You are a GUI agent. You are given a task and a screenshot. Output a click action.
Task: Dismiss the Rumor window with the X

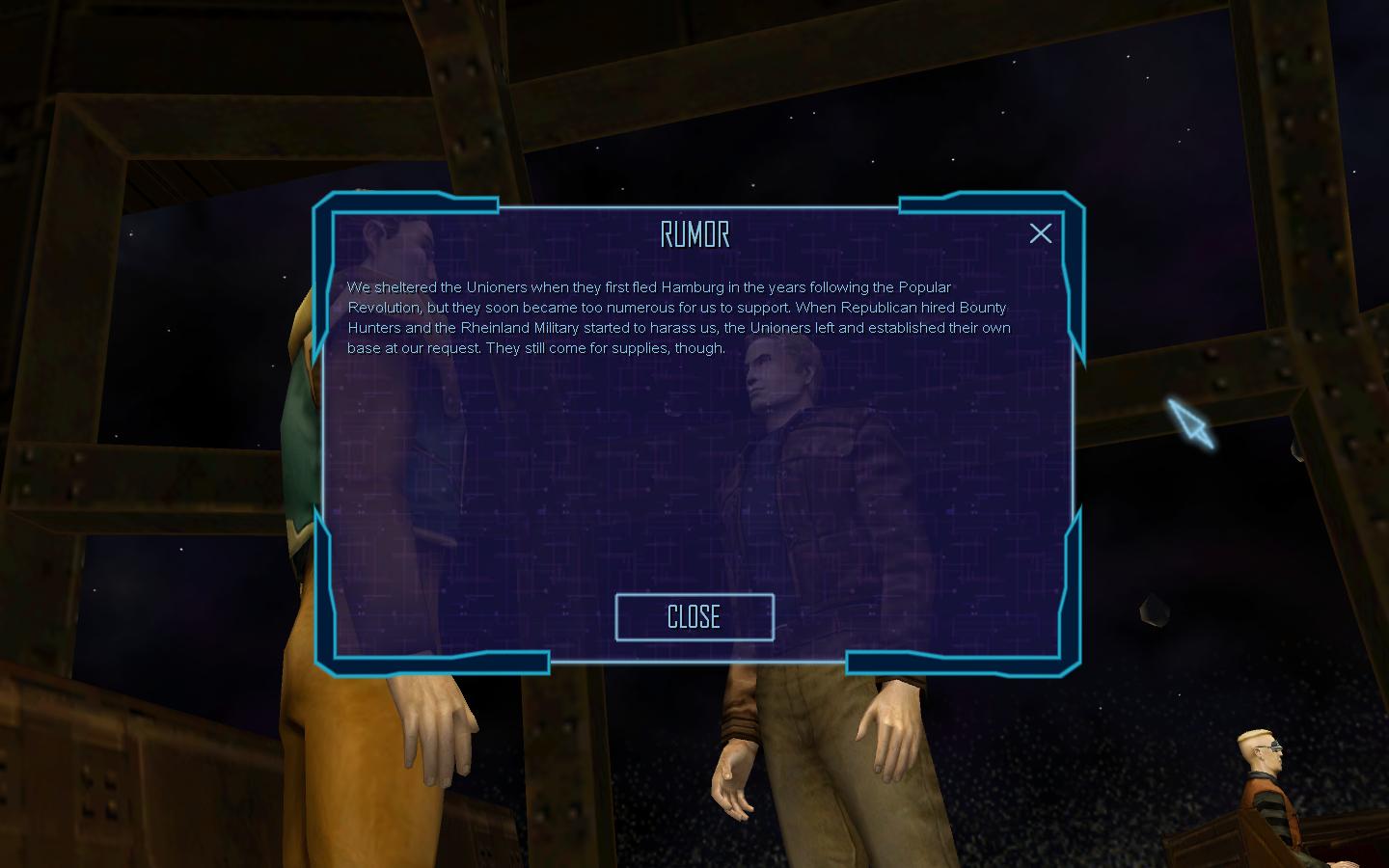(1040, 233)
